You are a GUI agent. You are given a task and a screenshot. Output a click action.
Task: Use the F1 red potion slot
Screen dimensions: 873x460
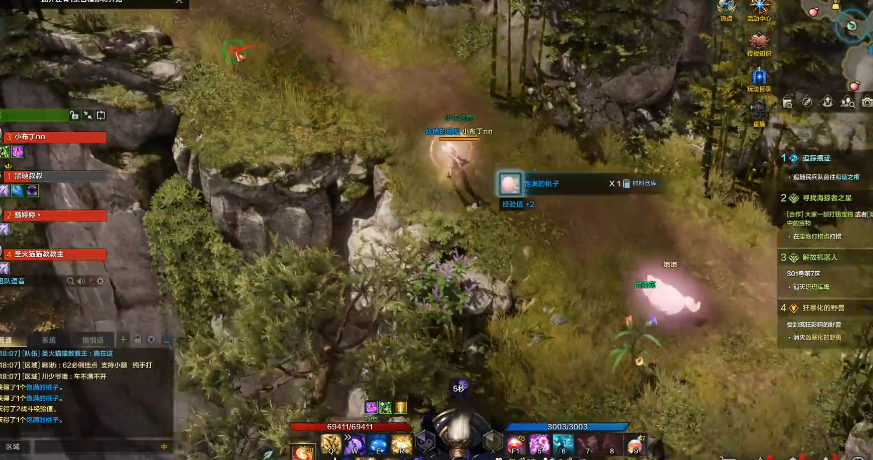coord(515,443)
